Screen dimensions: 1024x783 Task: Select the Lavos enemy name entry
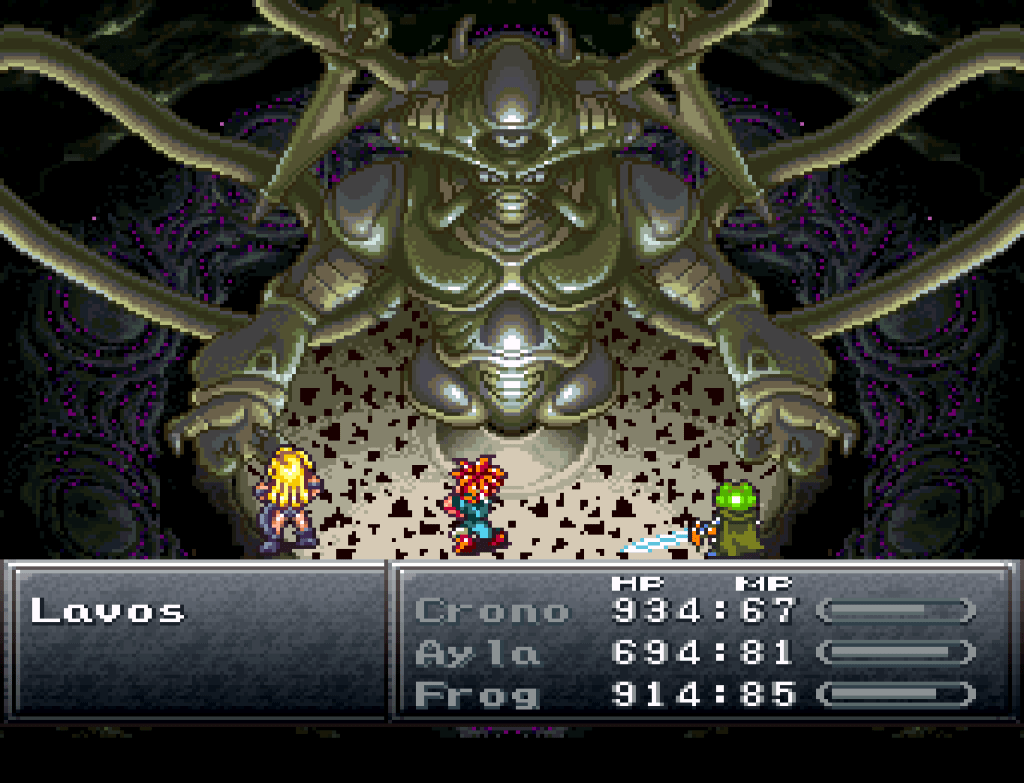pyautogui.click(x=108, y=611)
